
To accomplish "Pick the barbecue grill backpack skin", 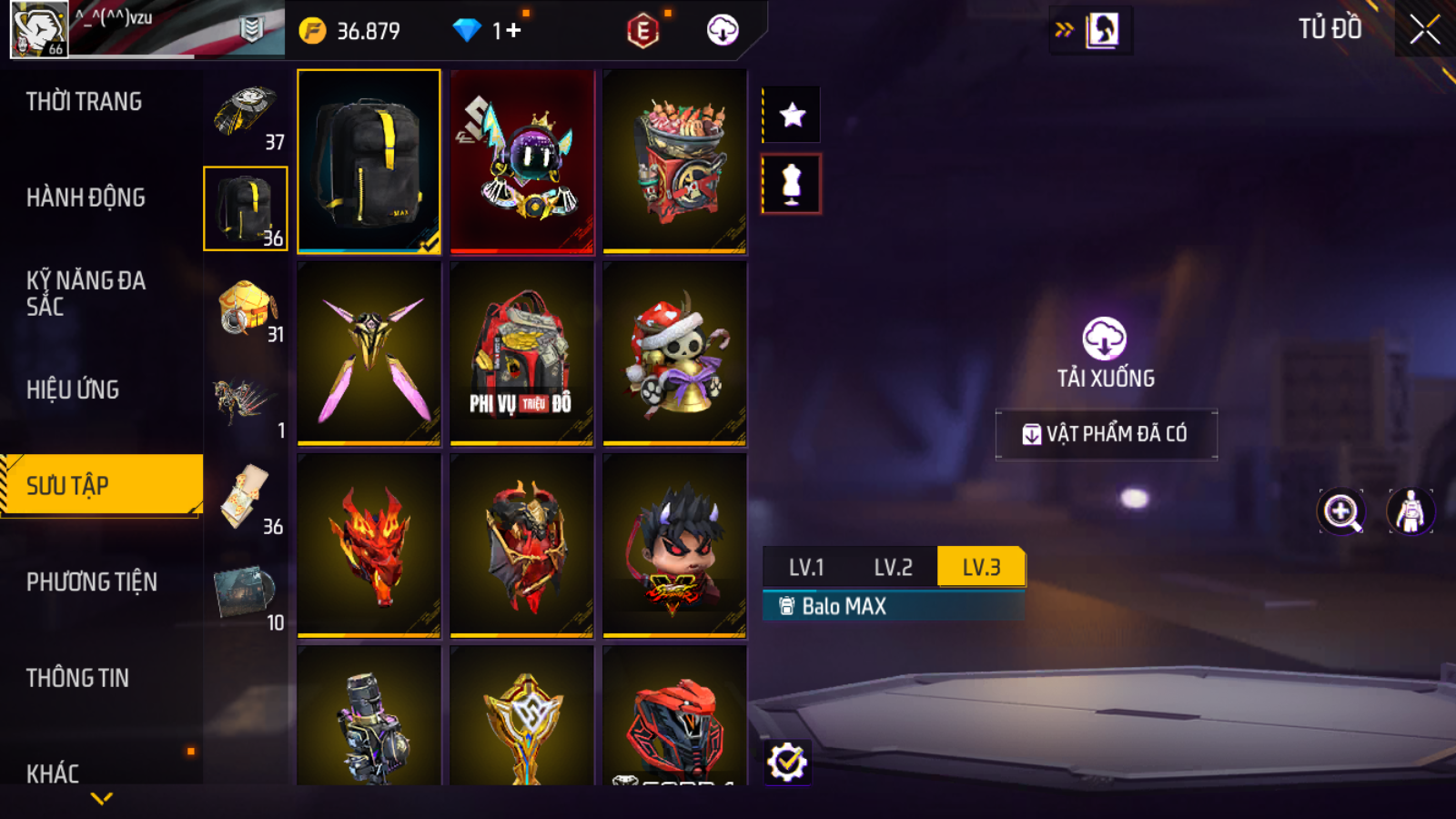I will point(674,161).
